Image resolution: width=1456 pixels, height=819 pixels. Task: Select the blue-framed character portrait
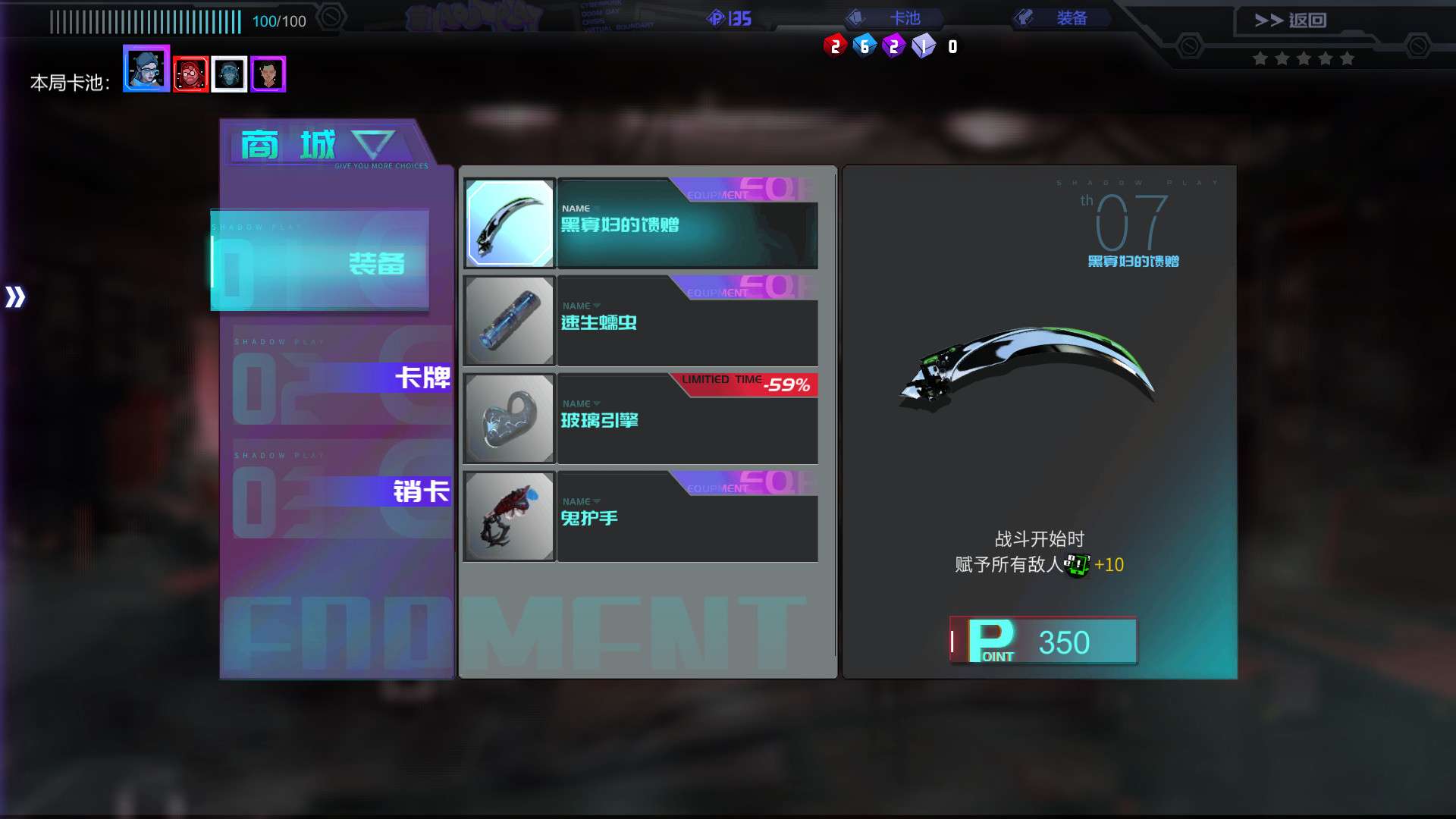point(146,69)
